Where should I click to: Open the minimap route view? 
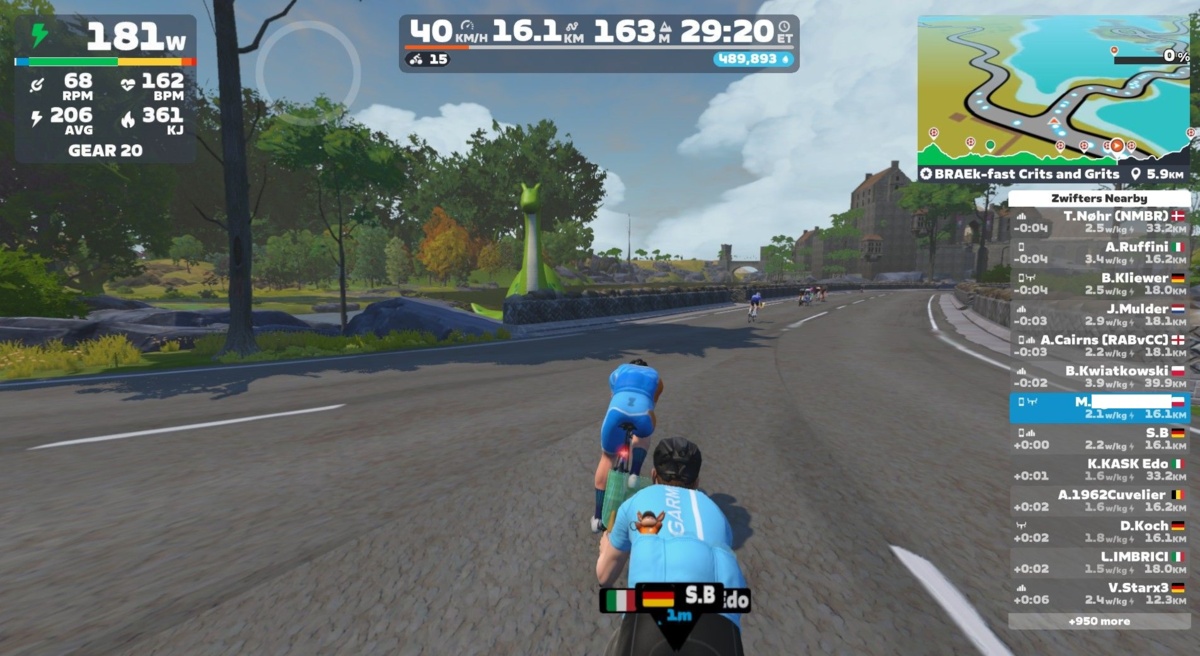pos(1053,90)
